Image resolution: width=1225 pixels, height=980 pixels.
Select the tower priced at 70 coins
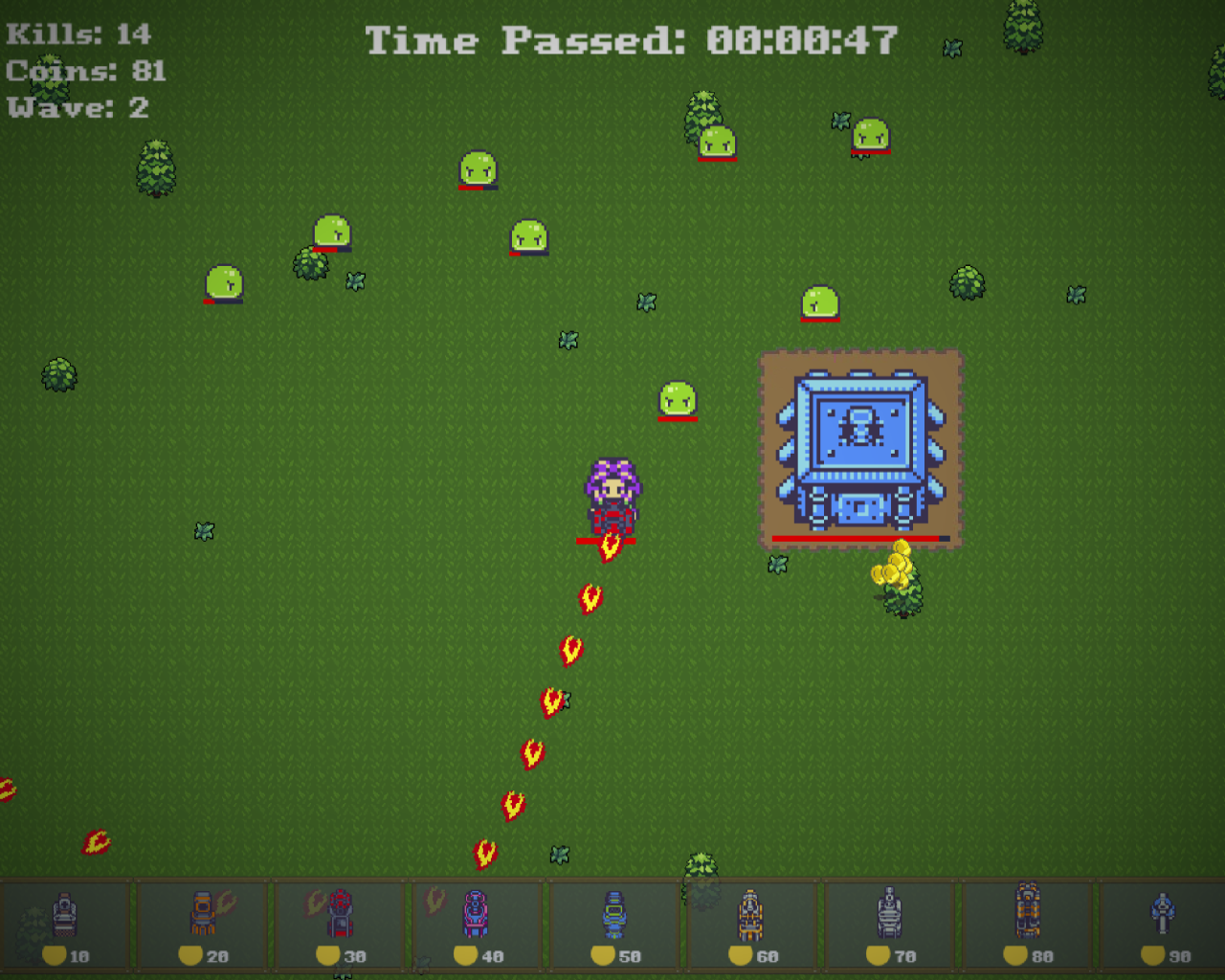[x=890, y=924]
